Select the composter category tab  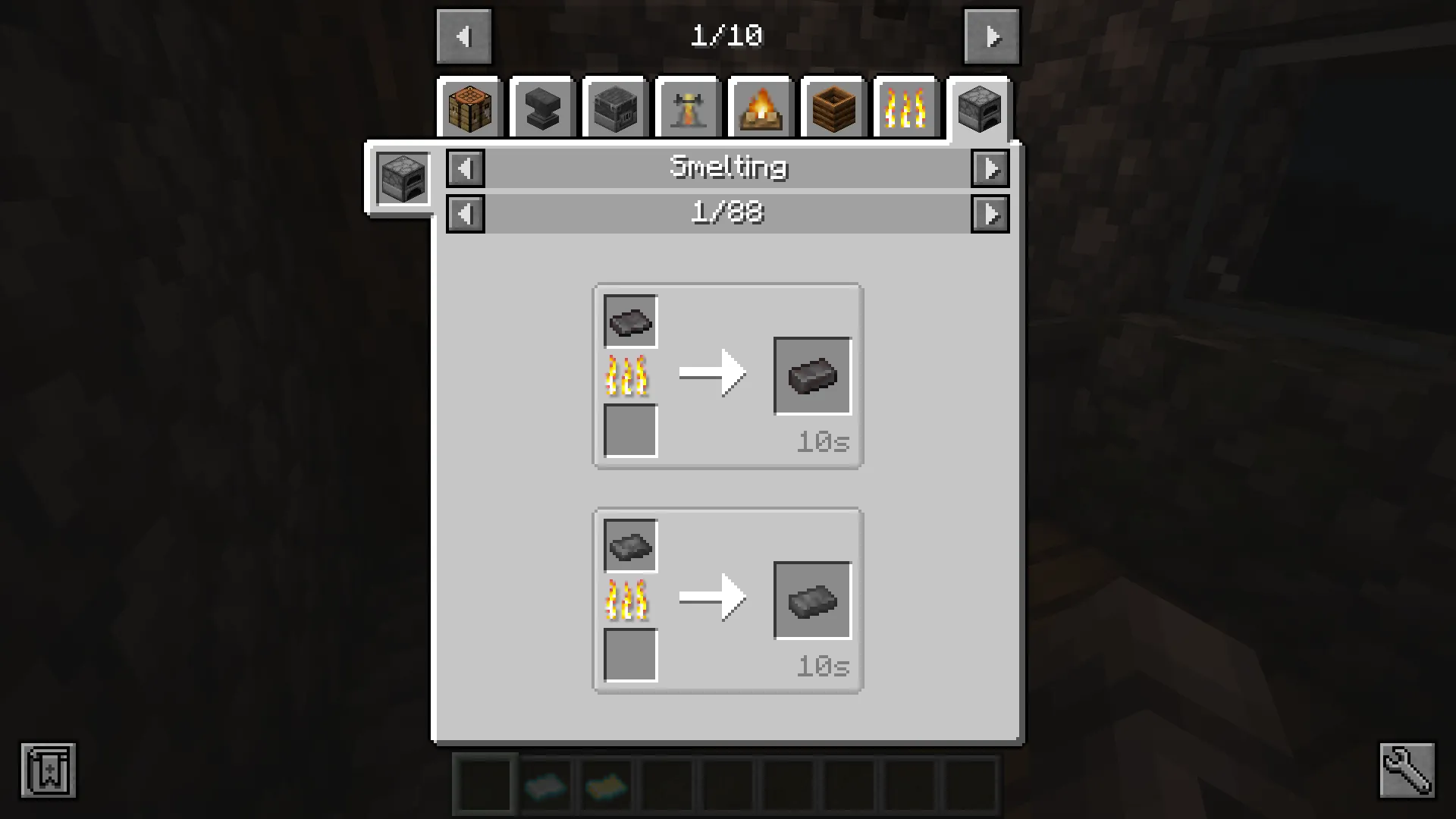[833, 108]
